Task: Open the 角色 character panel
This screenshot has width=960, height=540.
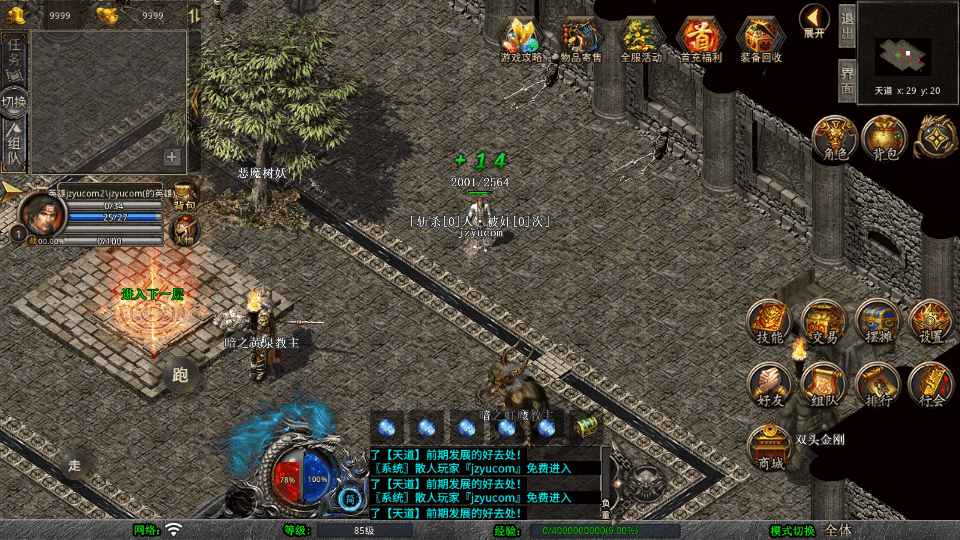Action: tap(833, 138)
